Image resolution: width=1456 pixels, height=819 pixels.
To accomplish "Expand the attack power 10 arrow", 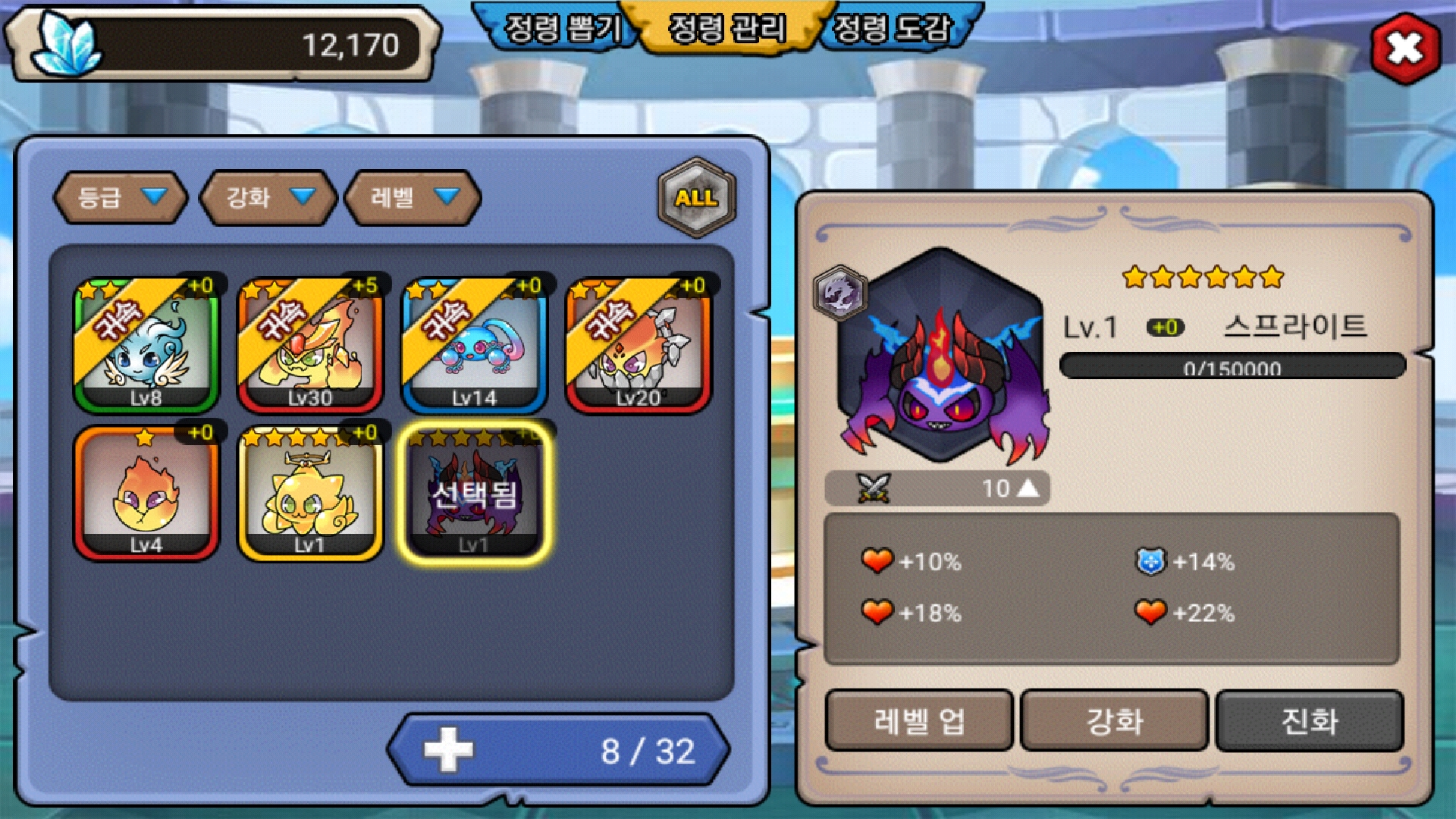I will [x=1028, y=488].
